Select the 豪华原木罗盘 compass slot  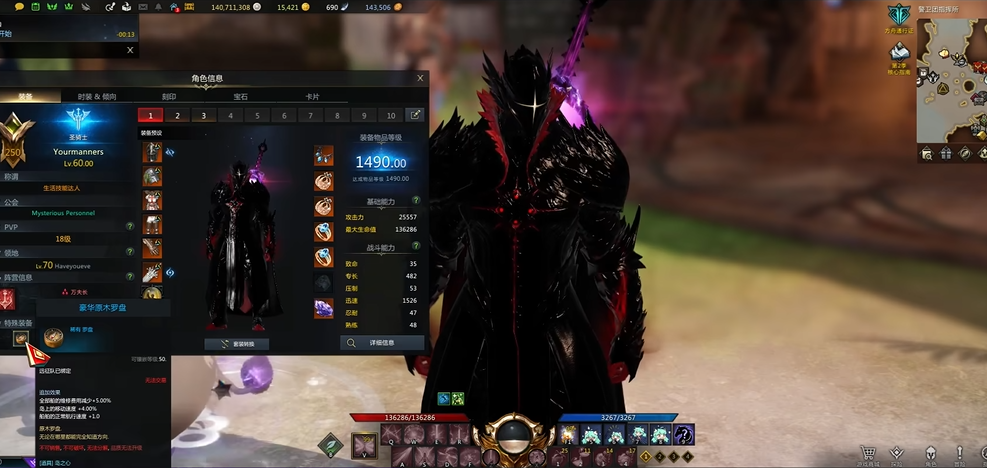21,339
